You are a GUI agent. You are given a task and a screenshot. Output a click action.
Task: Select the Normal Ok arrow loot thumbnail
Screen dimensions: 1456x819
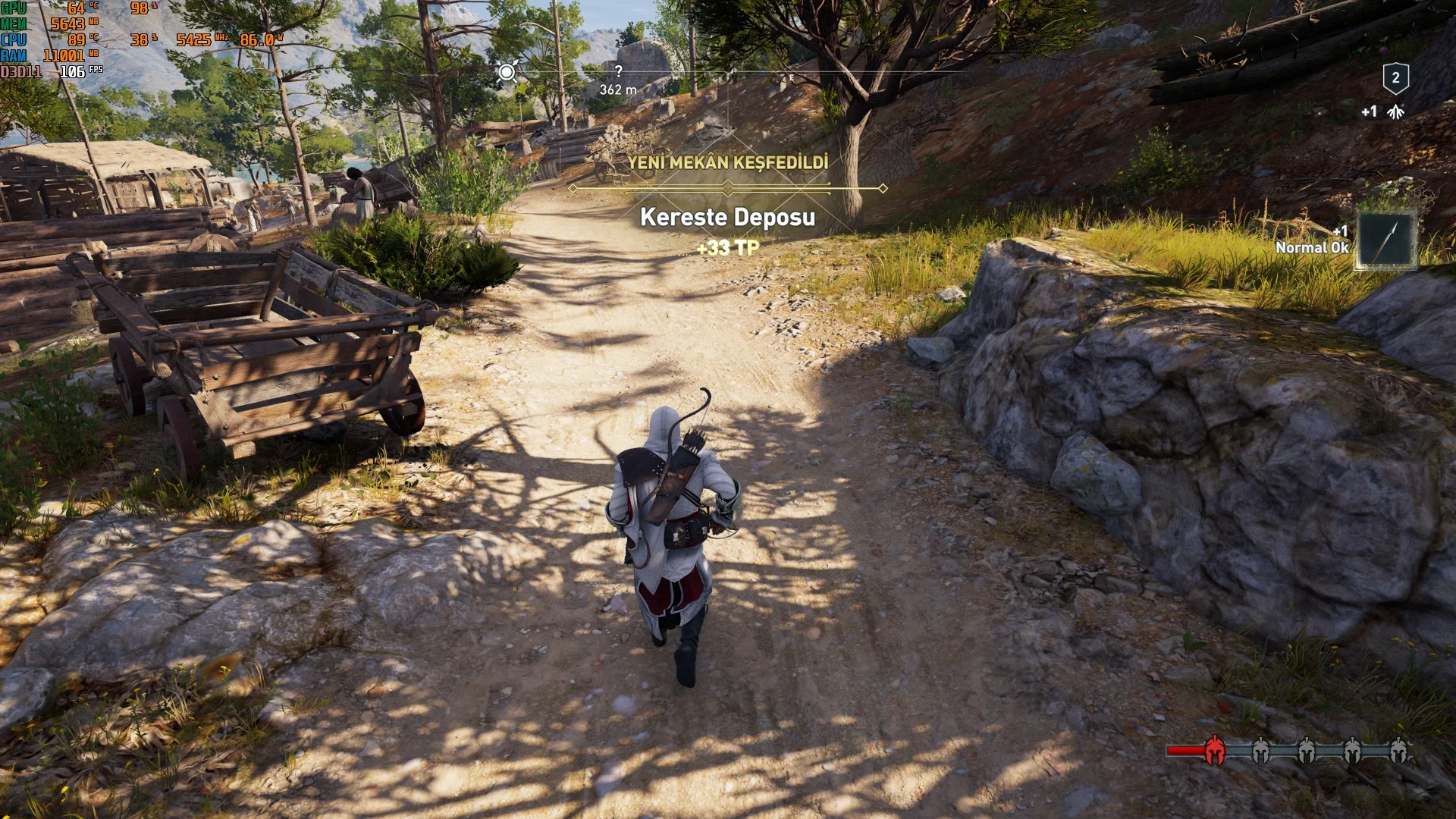tap(1385, 240)
